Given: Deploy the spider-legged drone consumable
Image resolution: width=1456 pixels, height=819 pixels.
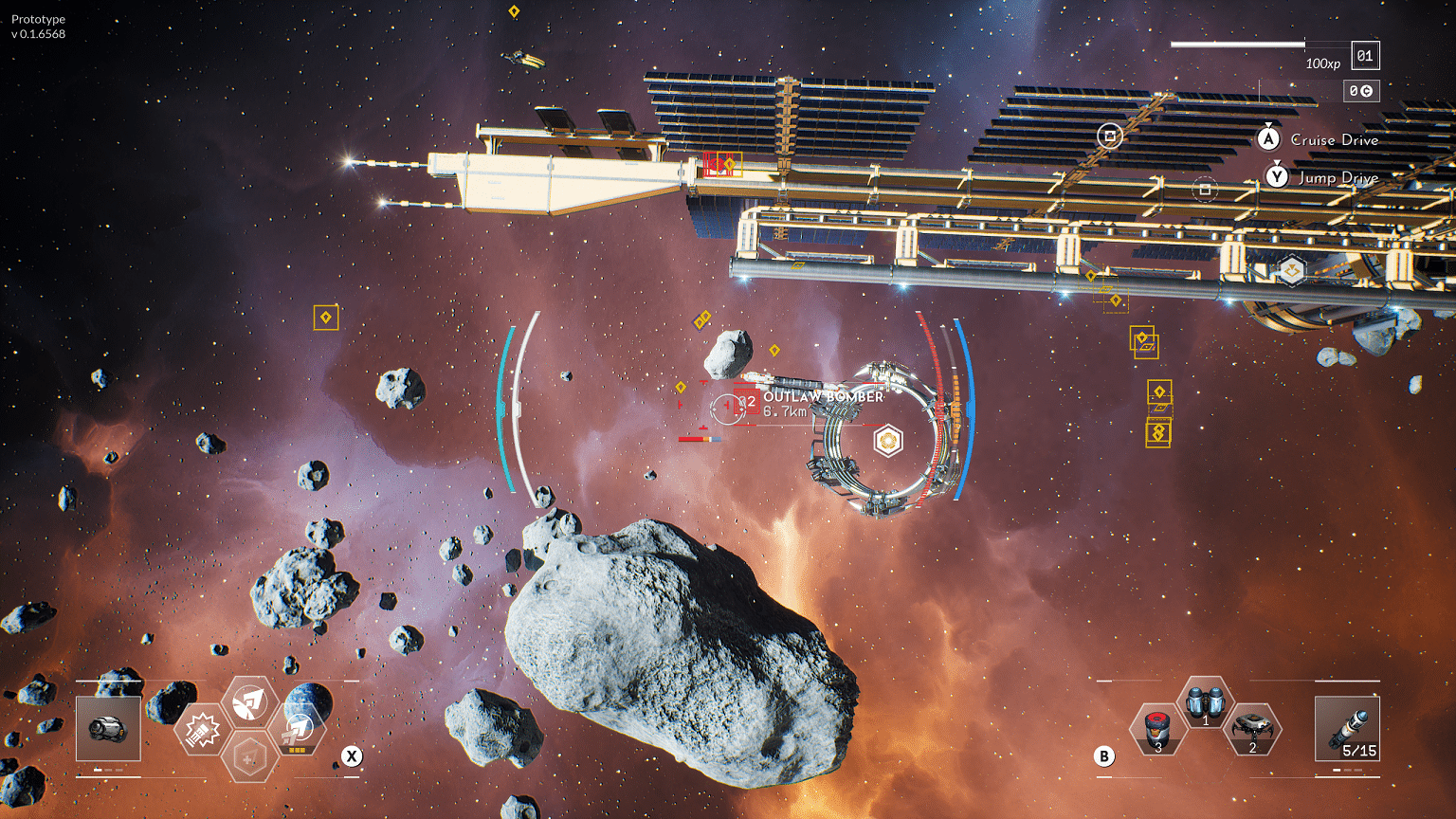Looking at the screenshot, I should tap(1252, 730).
